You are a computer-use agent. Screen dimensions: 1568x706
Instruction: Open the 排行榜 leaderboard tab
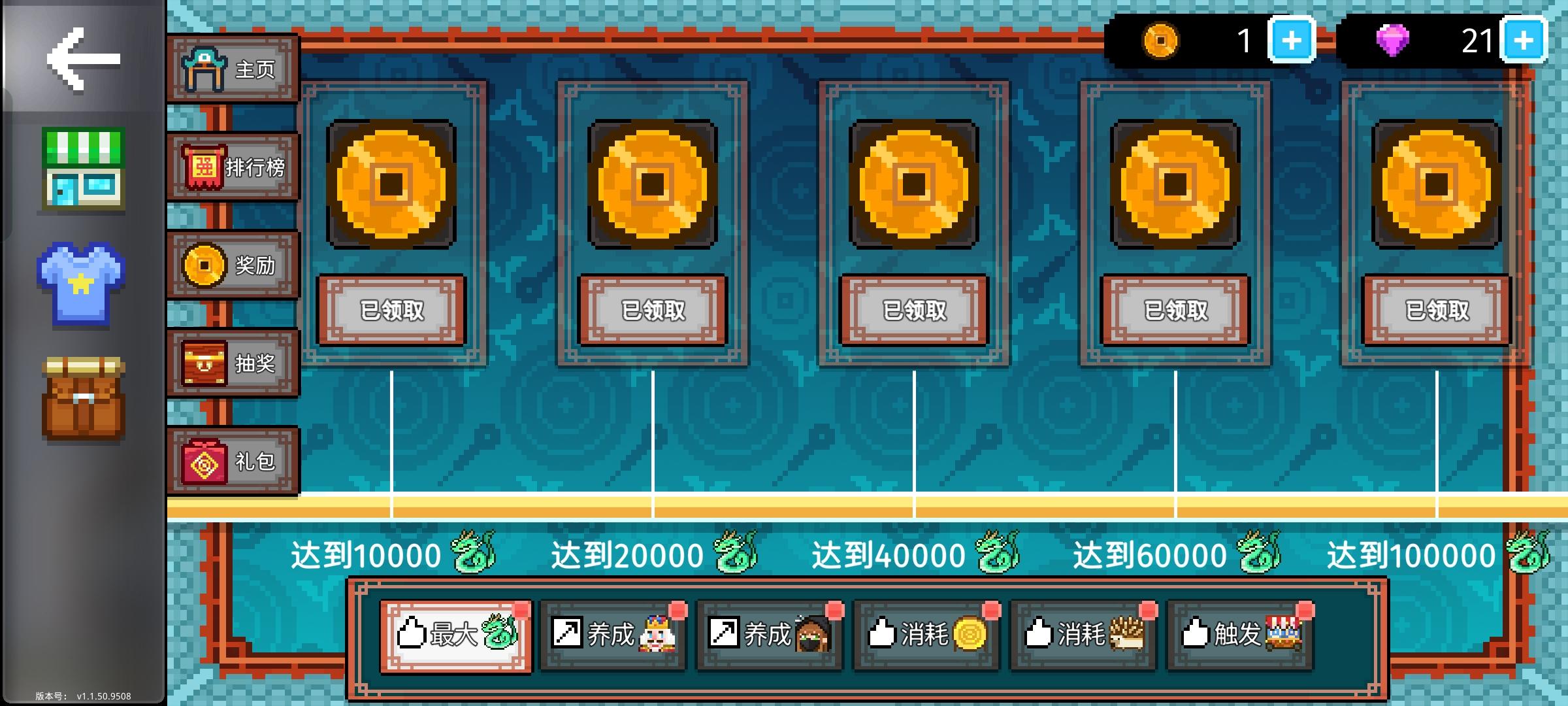(x=232, y=167)
